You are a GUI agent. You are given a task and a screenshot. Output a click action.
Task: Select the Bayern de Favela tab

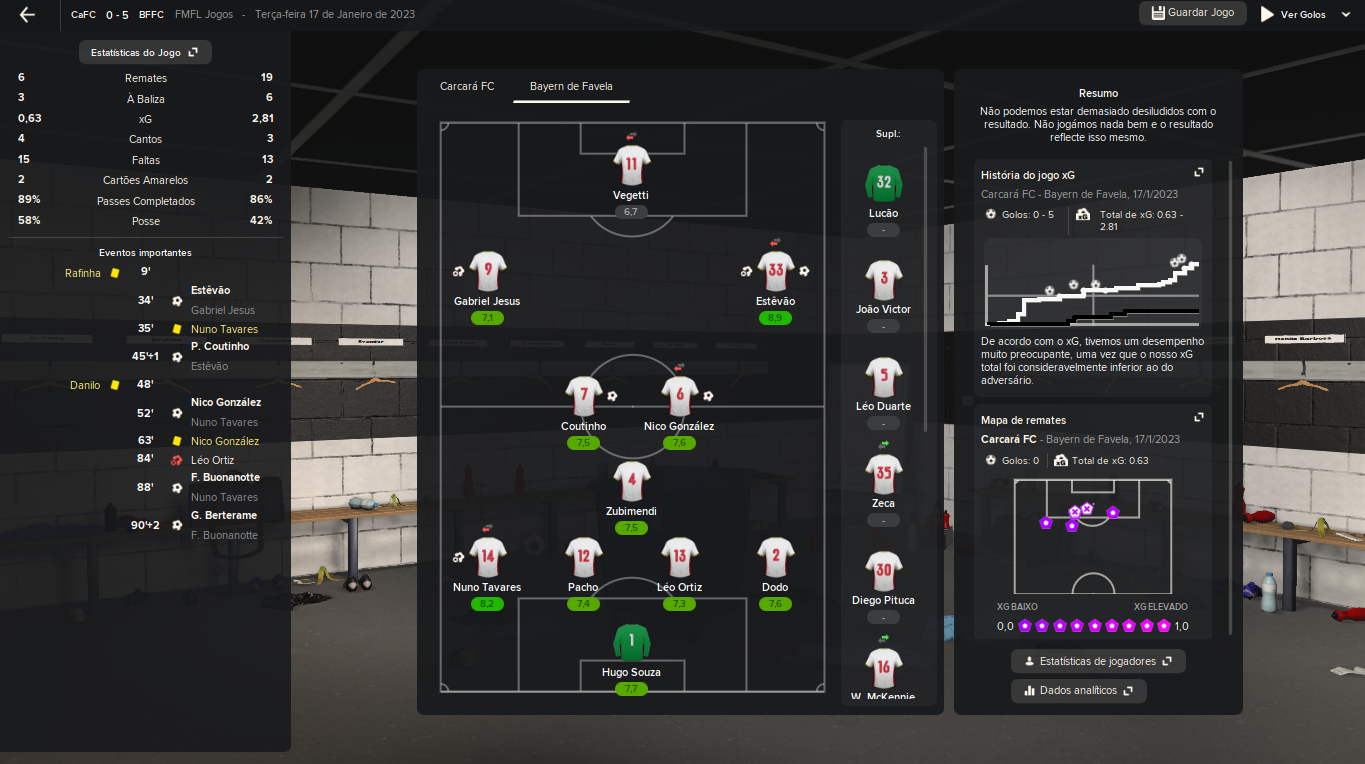(x=571, y=87)
